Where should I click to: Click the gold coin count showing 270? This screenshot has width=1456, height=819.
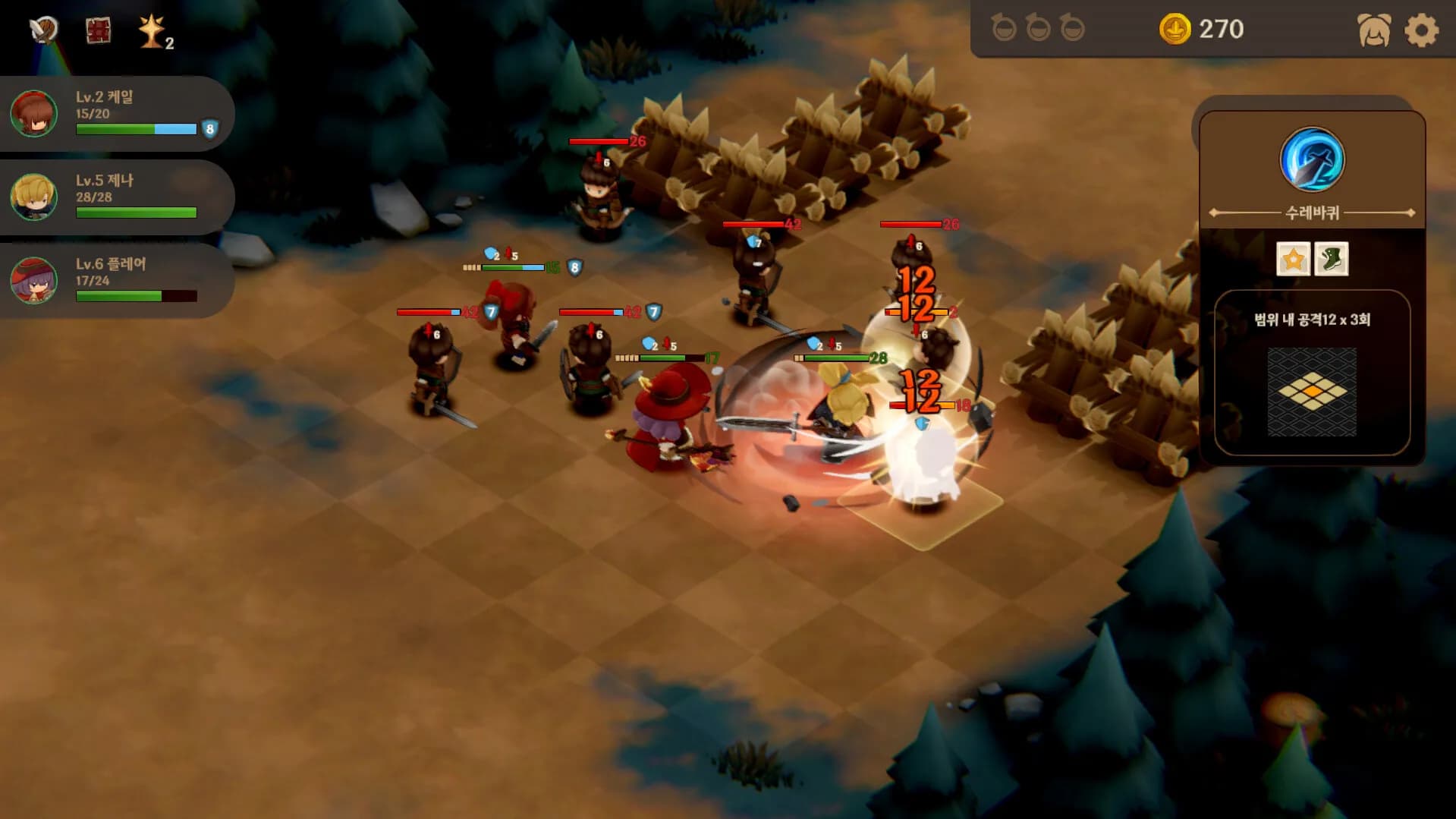pos(1219,30)
